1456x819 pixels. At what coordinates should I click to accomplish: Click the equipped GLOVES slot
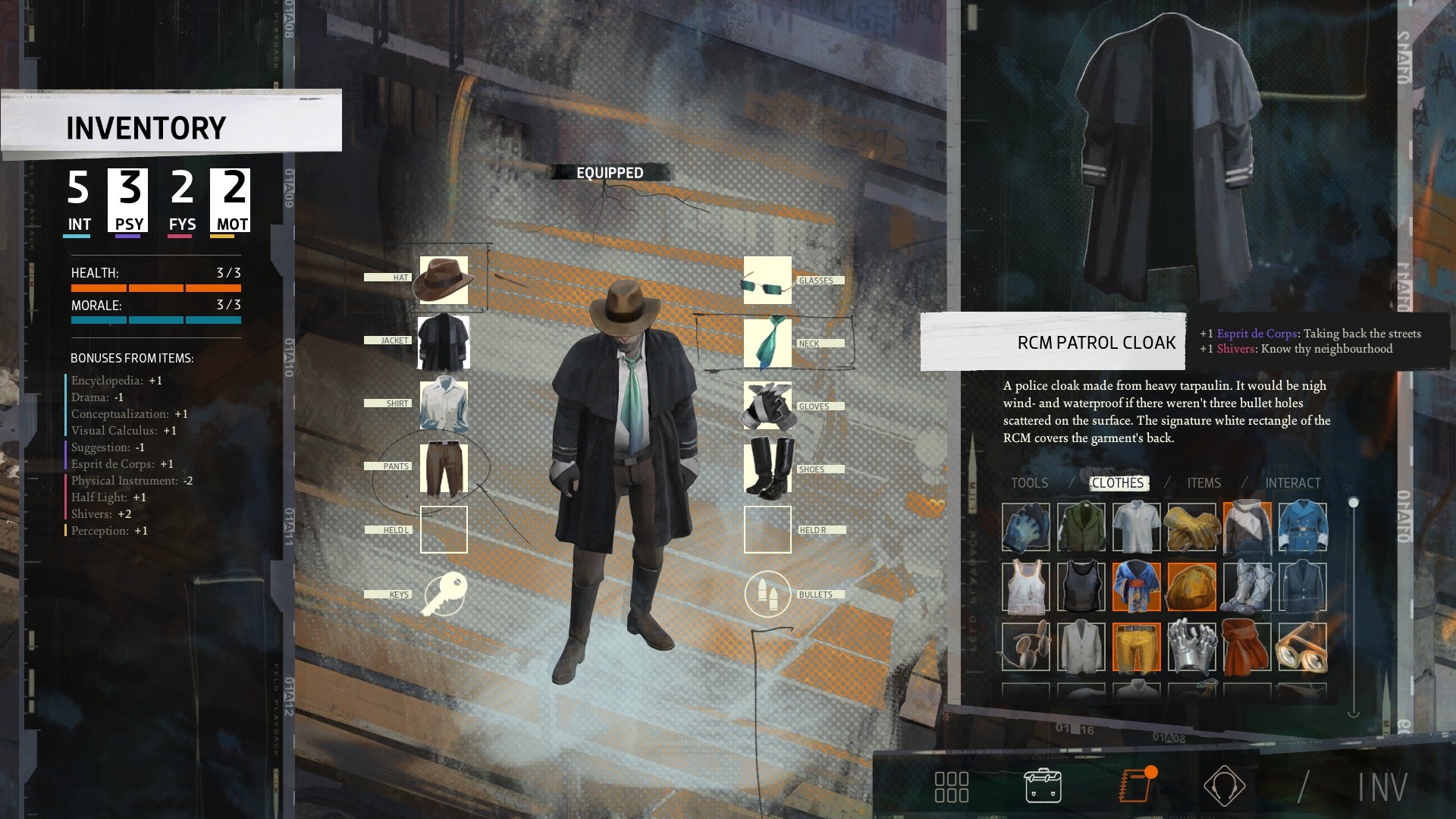click(x=767, y=406)
